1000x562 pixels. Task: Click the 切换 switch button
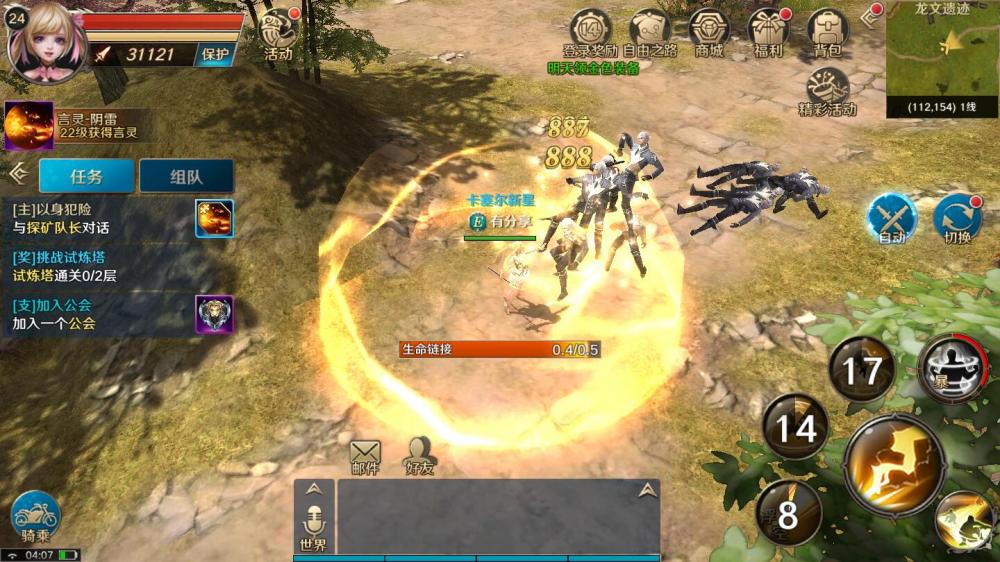(957, 218)
